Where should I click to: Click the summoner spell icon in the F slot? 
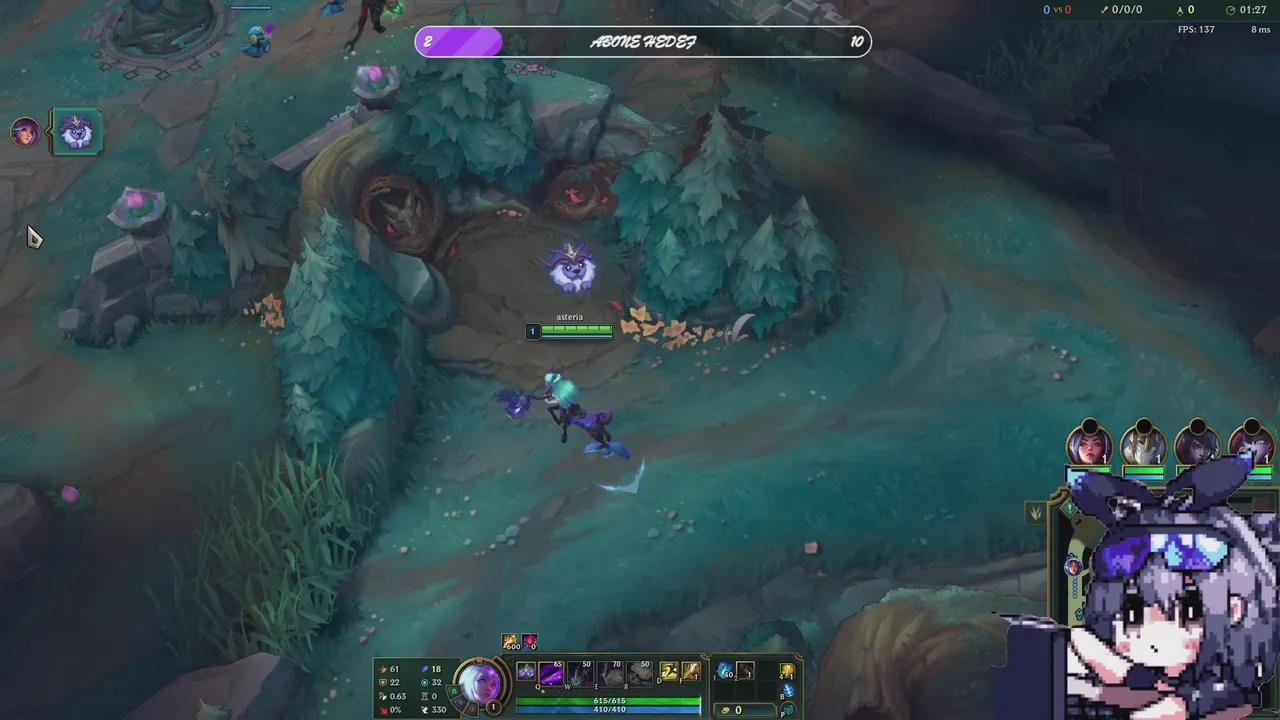[692, 670]
